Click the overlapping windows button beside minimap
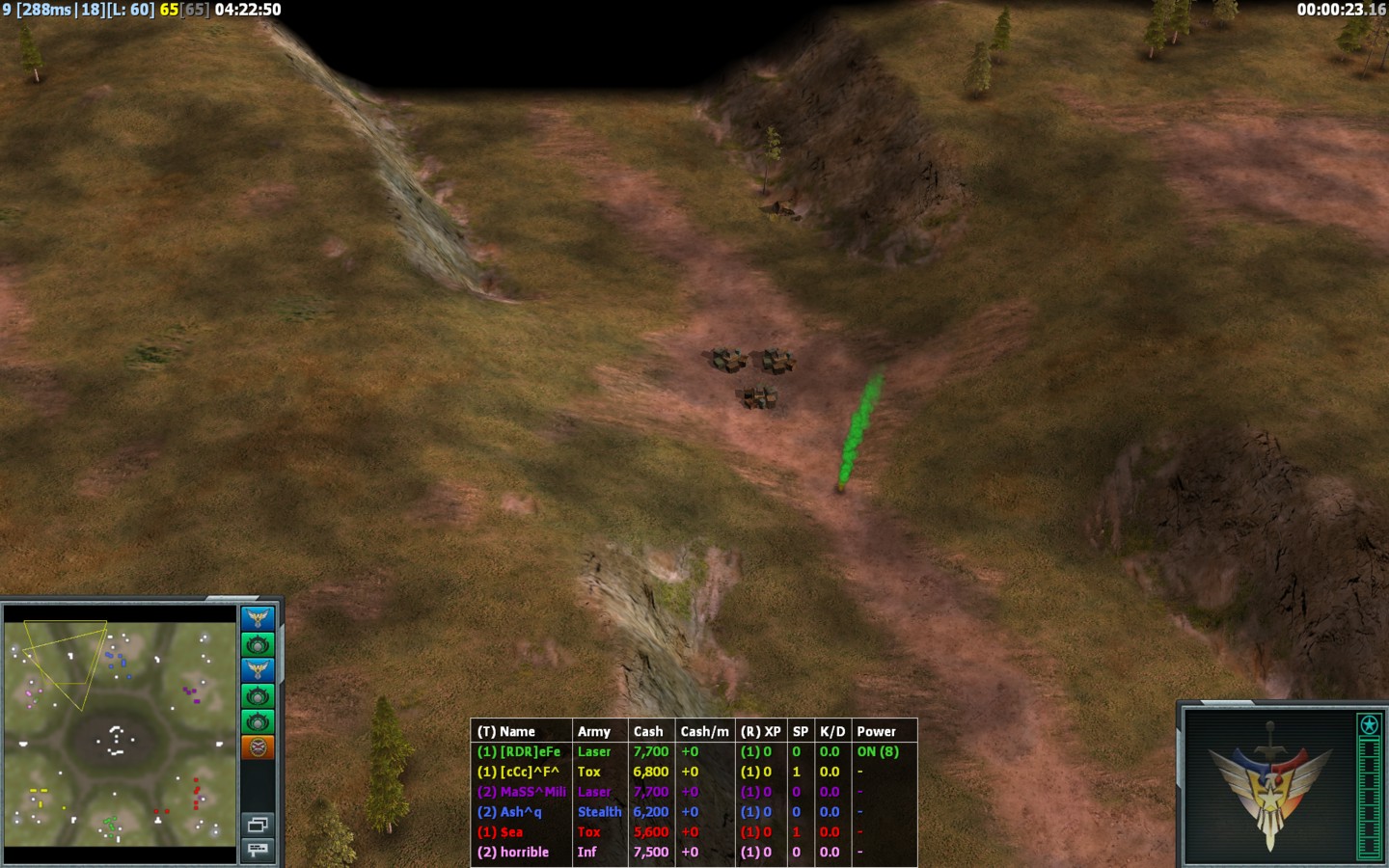This screenshot has width=1389, height=868. click(x=258, y=824)
